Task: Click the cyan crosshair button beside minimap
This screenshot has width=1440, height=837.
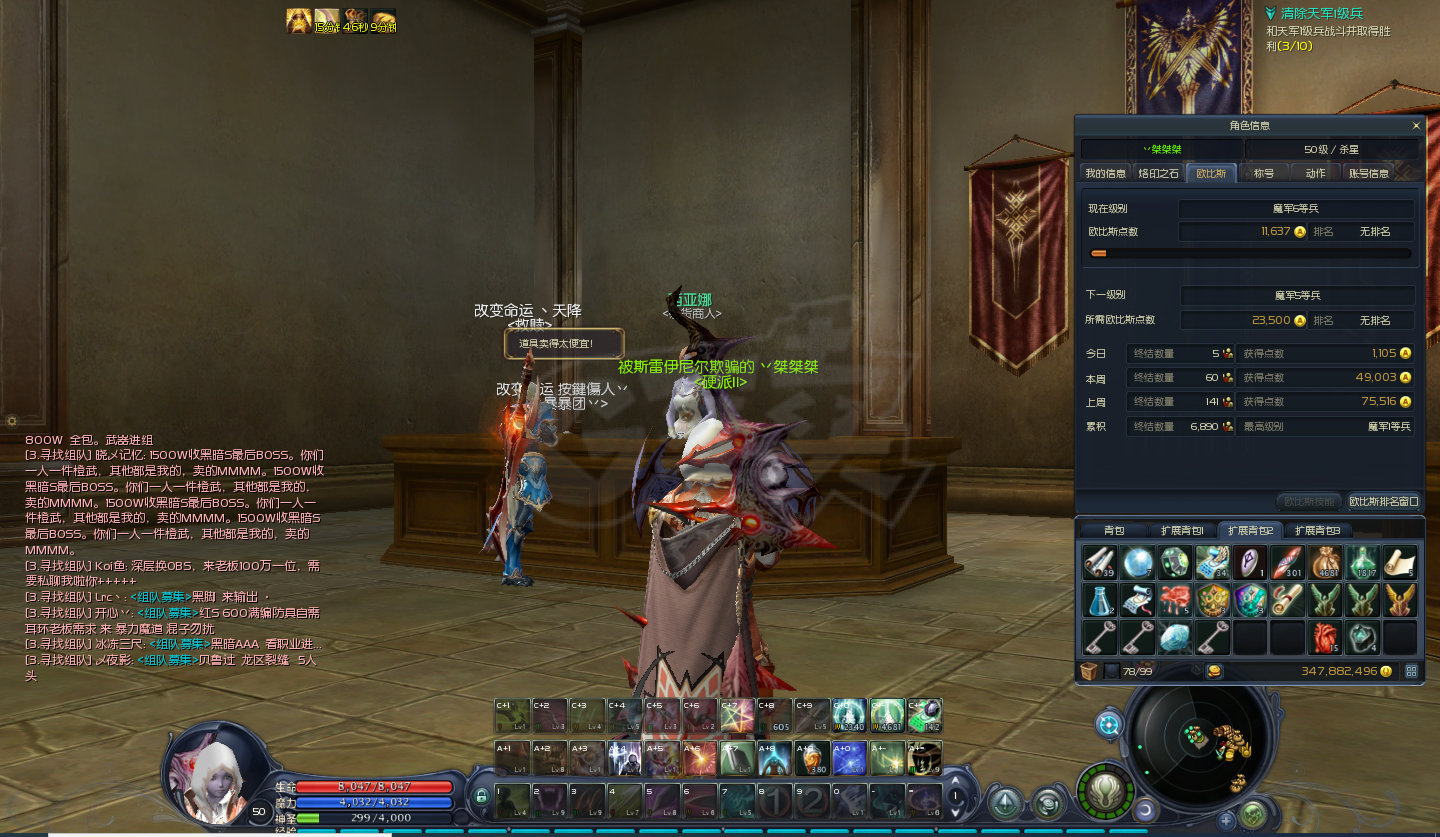Action: point(1109,724)
